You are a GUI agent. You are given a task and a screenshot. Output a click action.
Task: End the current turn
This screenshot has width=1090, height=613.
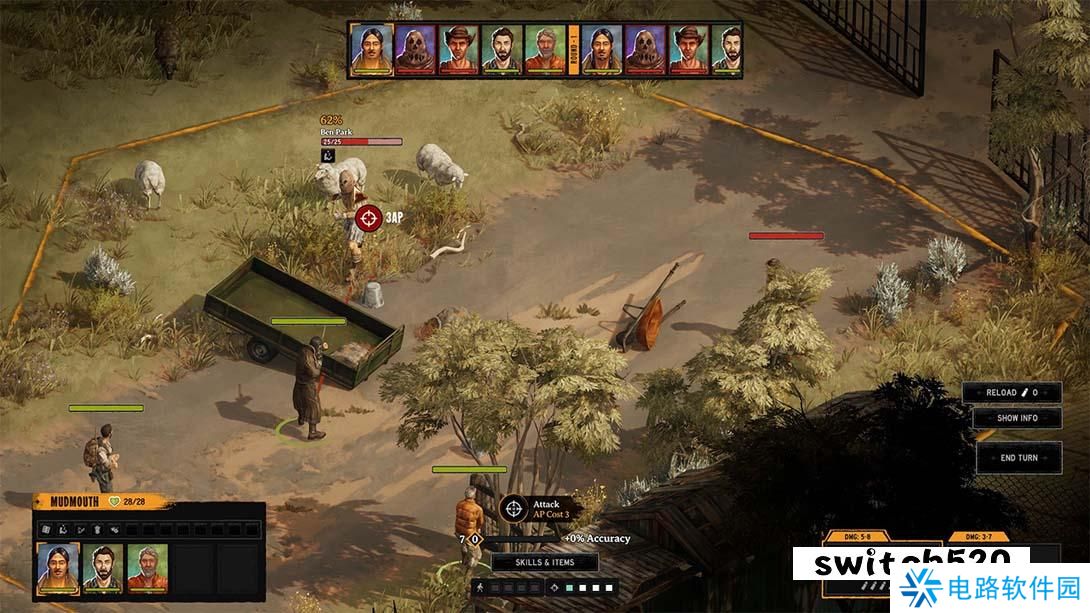click(1019, 457)
